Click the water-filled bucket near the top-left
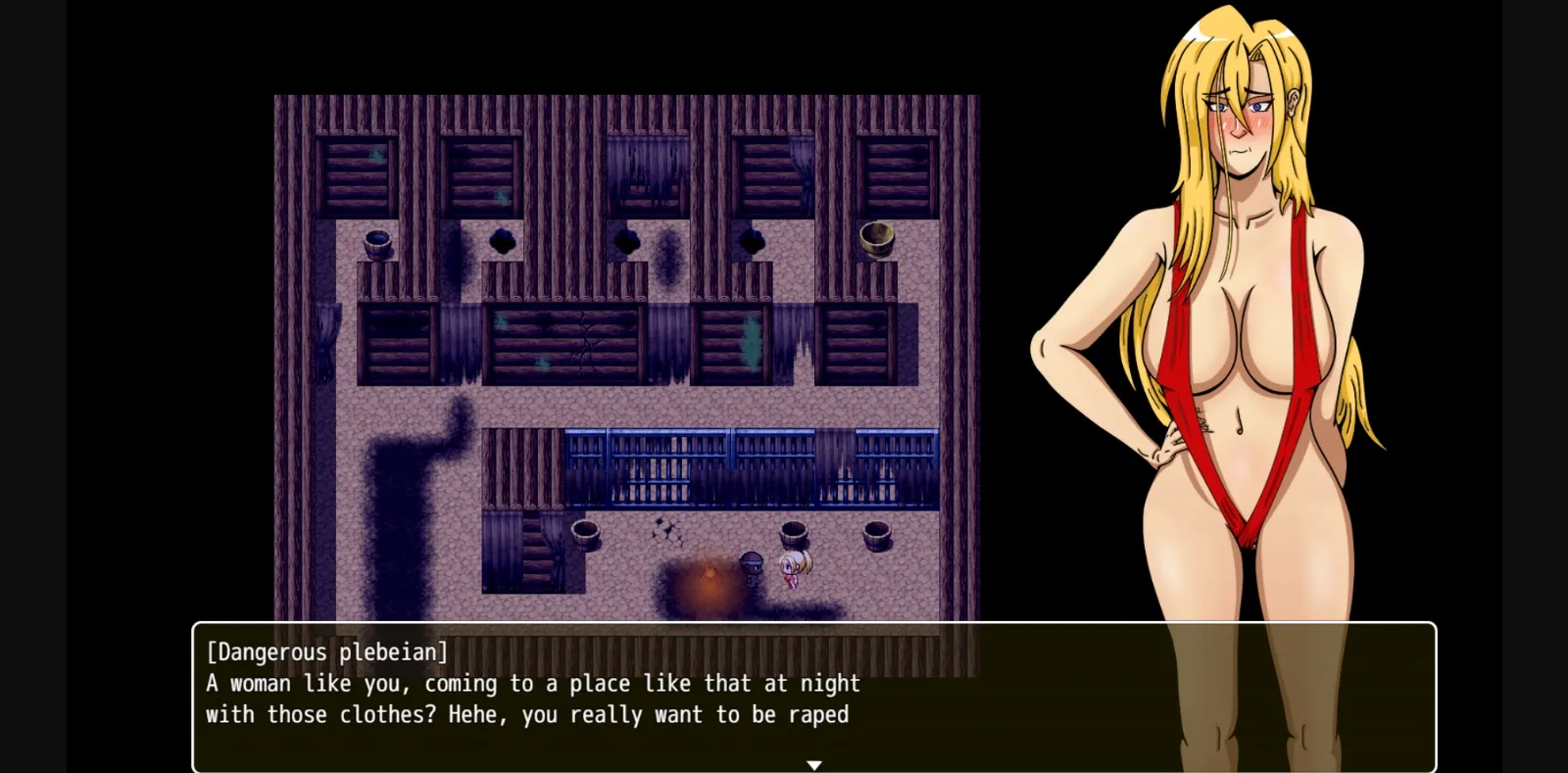Viewport: 1568px width, 773px height. point(376,242)
